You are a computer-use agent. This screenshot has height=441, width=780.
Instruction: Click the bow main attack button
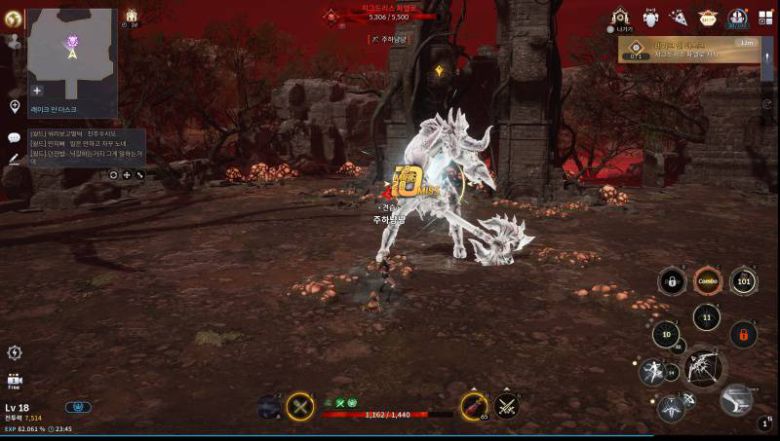tap(706, 367)
